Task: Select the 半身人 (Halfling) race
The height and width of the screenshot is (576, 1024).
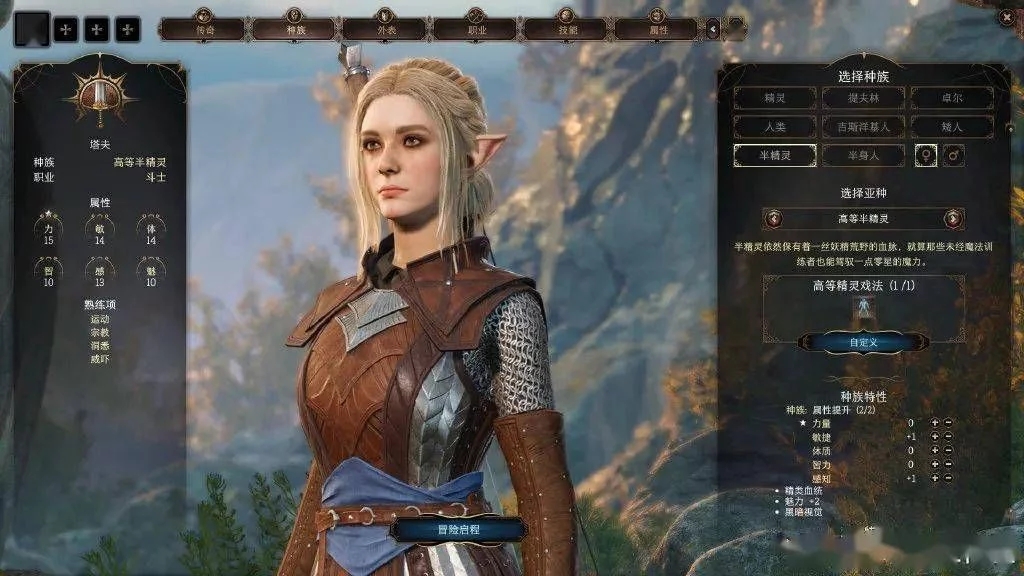Action: (863, 156)
